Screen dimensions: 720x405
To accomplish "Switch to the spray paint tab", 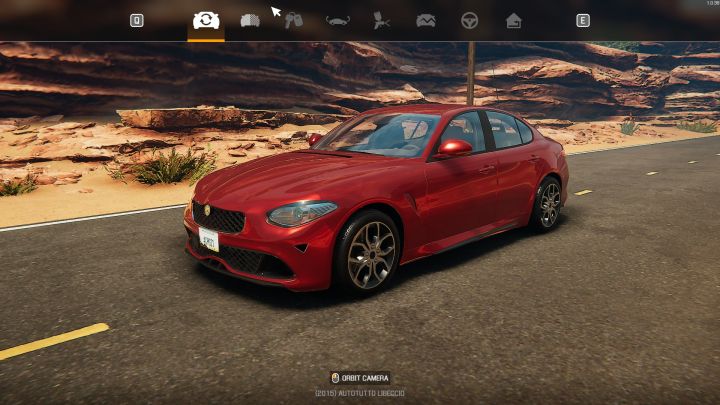I will (x=381, y=20).
